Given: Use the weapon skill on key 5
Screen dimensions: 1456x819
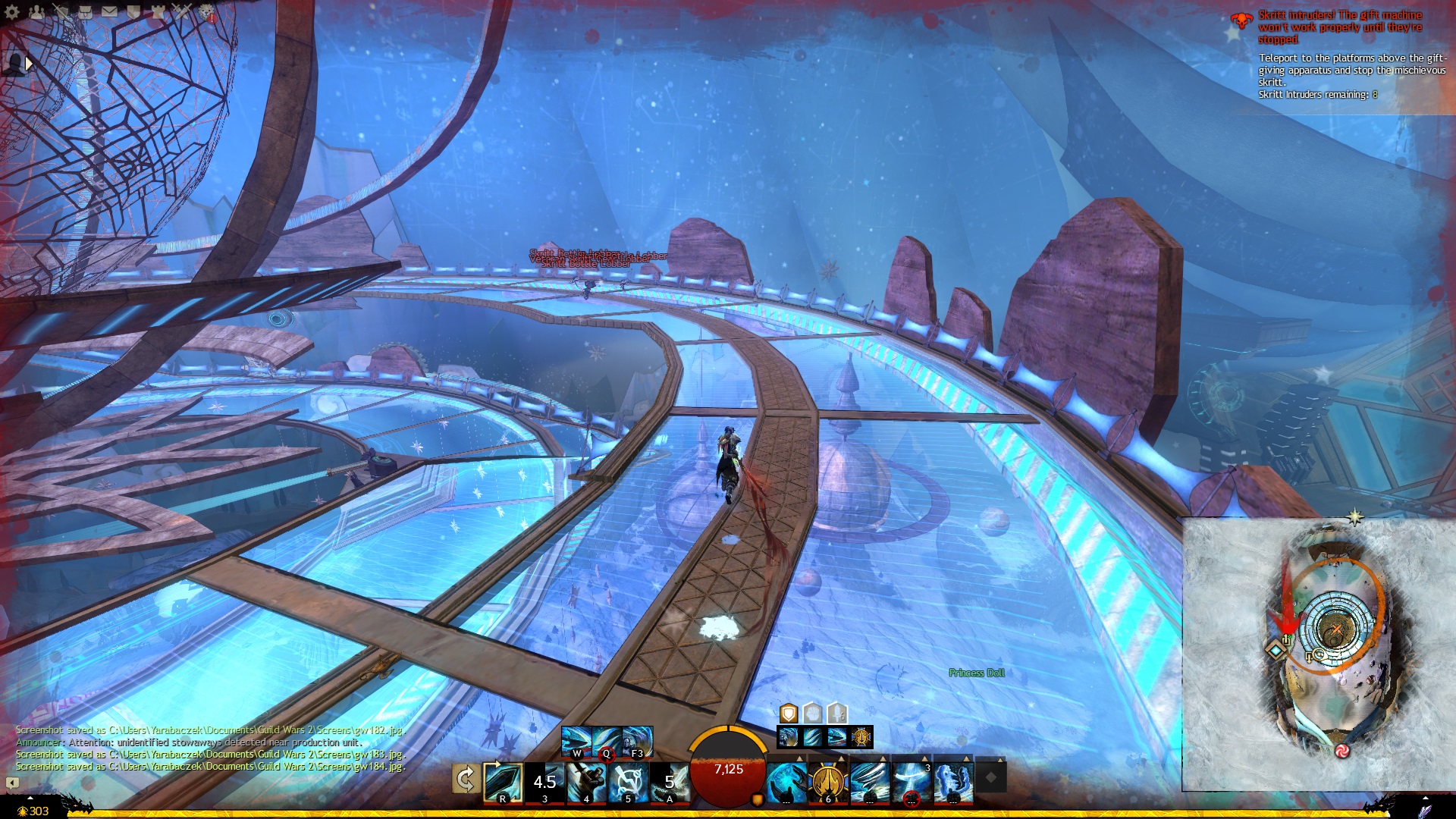Looking at the screenshot, I should (x=628, y=782).
